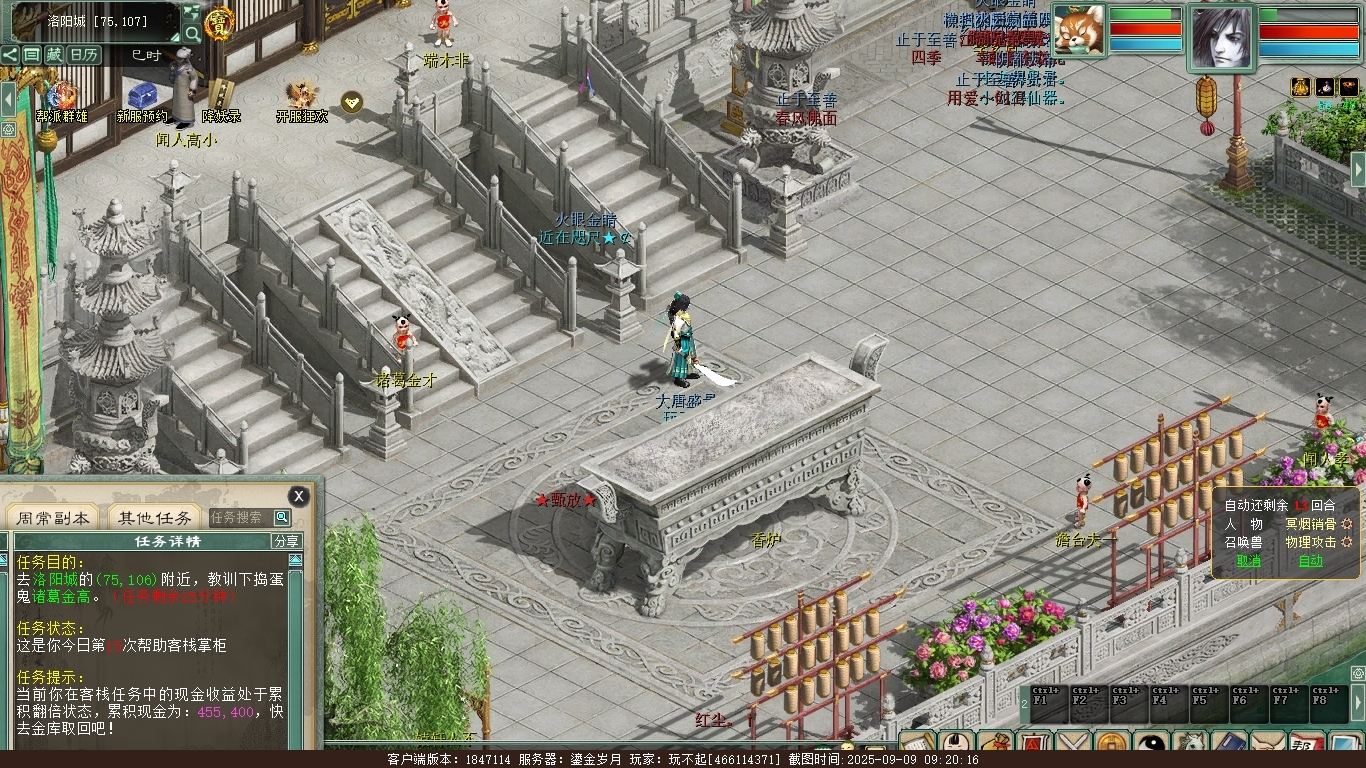Share the quest details via 分享
This screenshot has height=768, width=1366.
(x=286, y=541)
